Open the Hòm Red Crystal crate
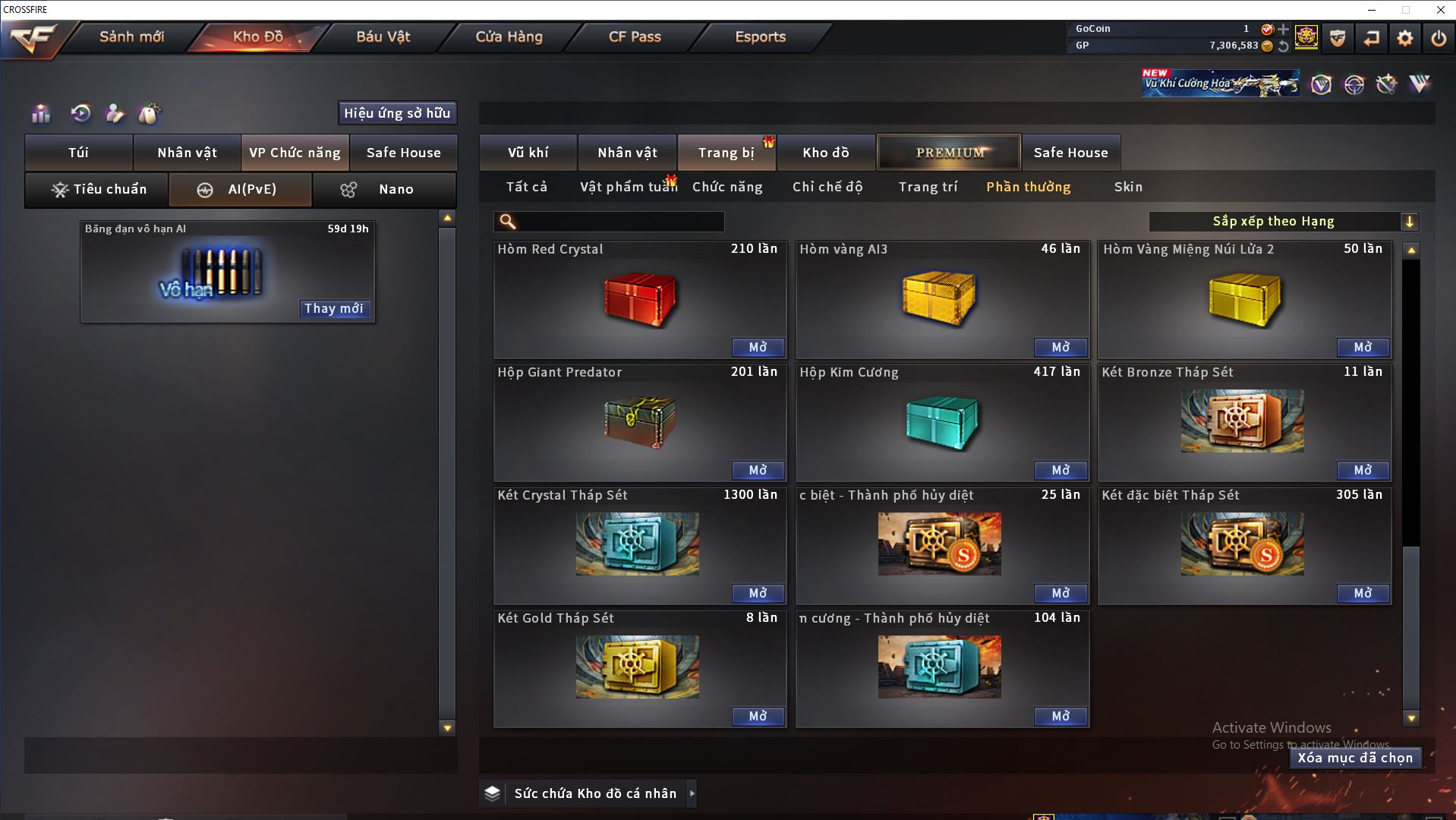The width and height of the screenshot is (1456, 820). point(758,348)
